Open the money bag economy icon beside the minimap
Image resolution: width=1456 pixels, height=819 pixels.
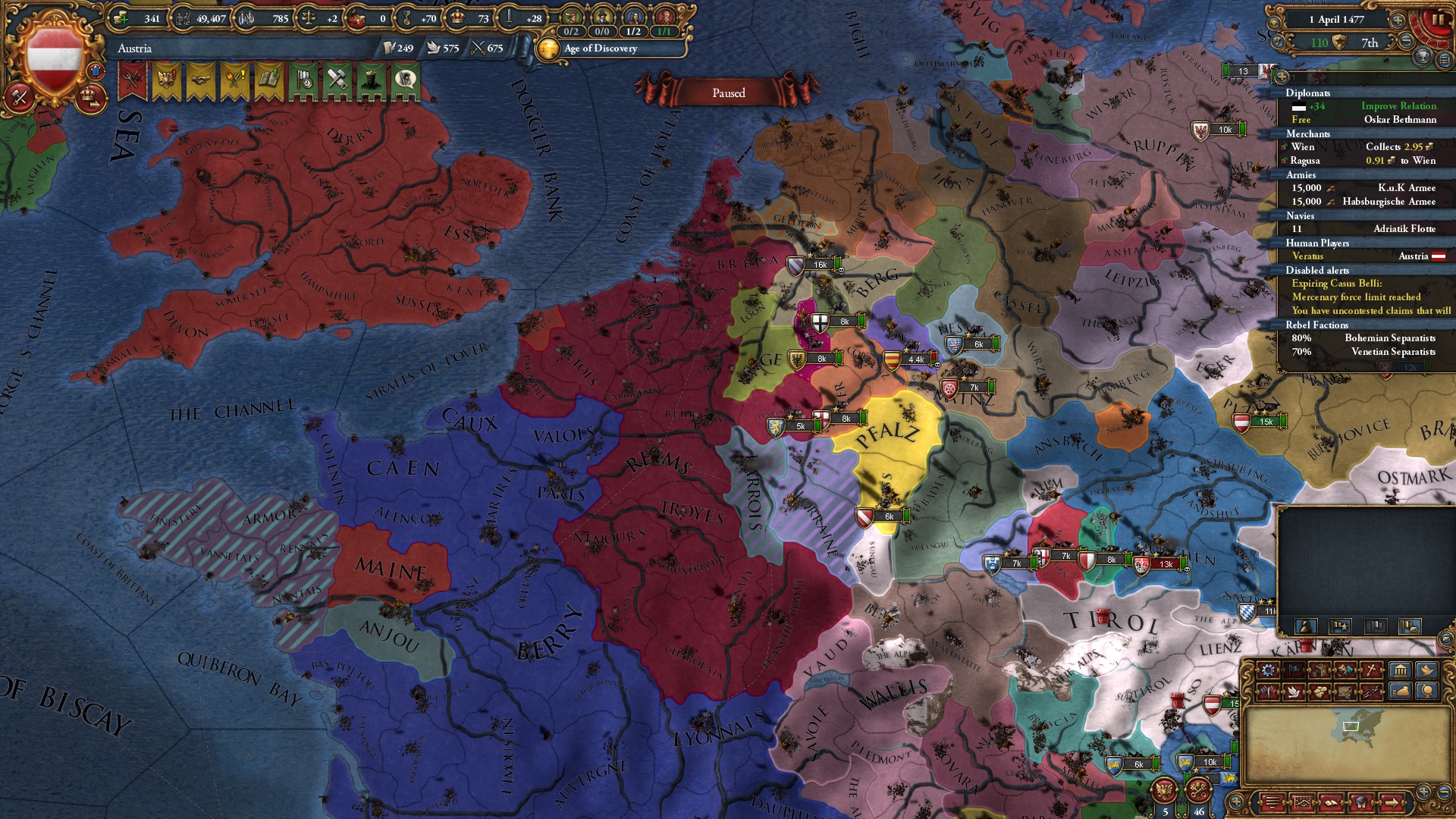[1399, 692]
